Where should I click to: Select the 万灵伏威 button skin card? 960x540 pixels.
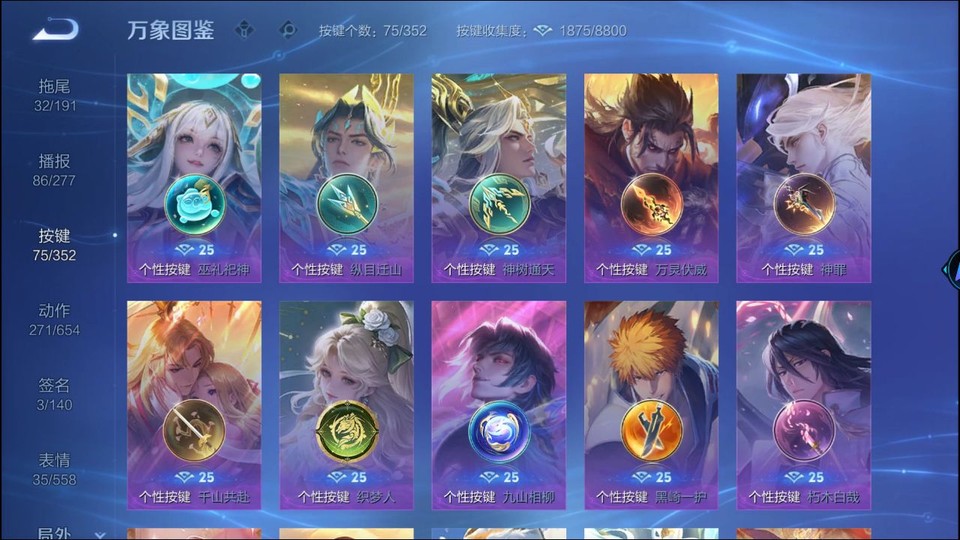pos(651,178)
